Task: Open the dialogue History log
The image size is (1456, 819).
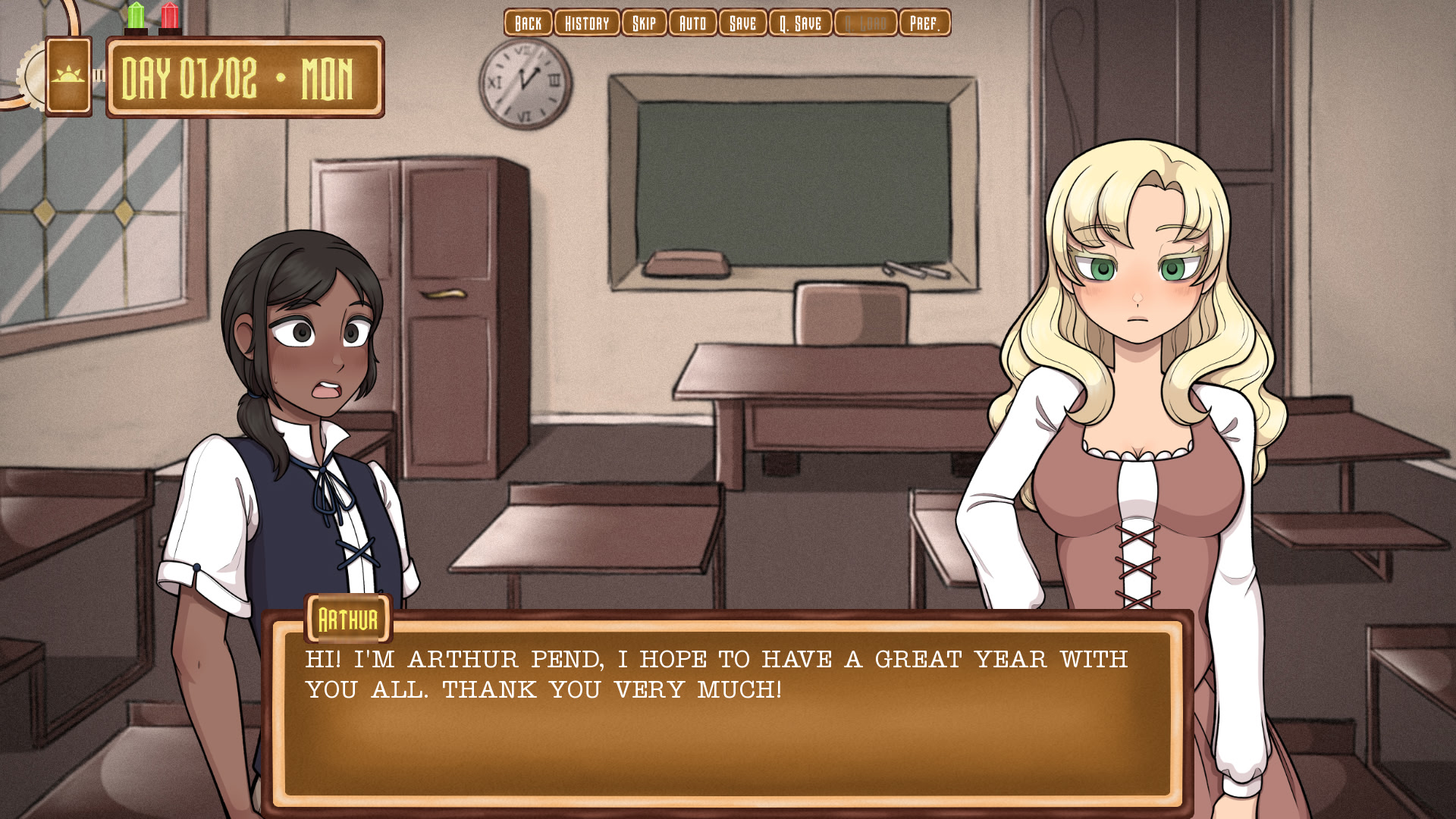Action: (x=588, y=23)
